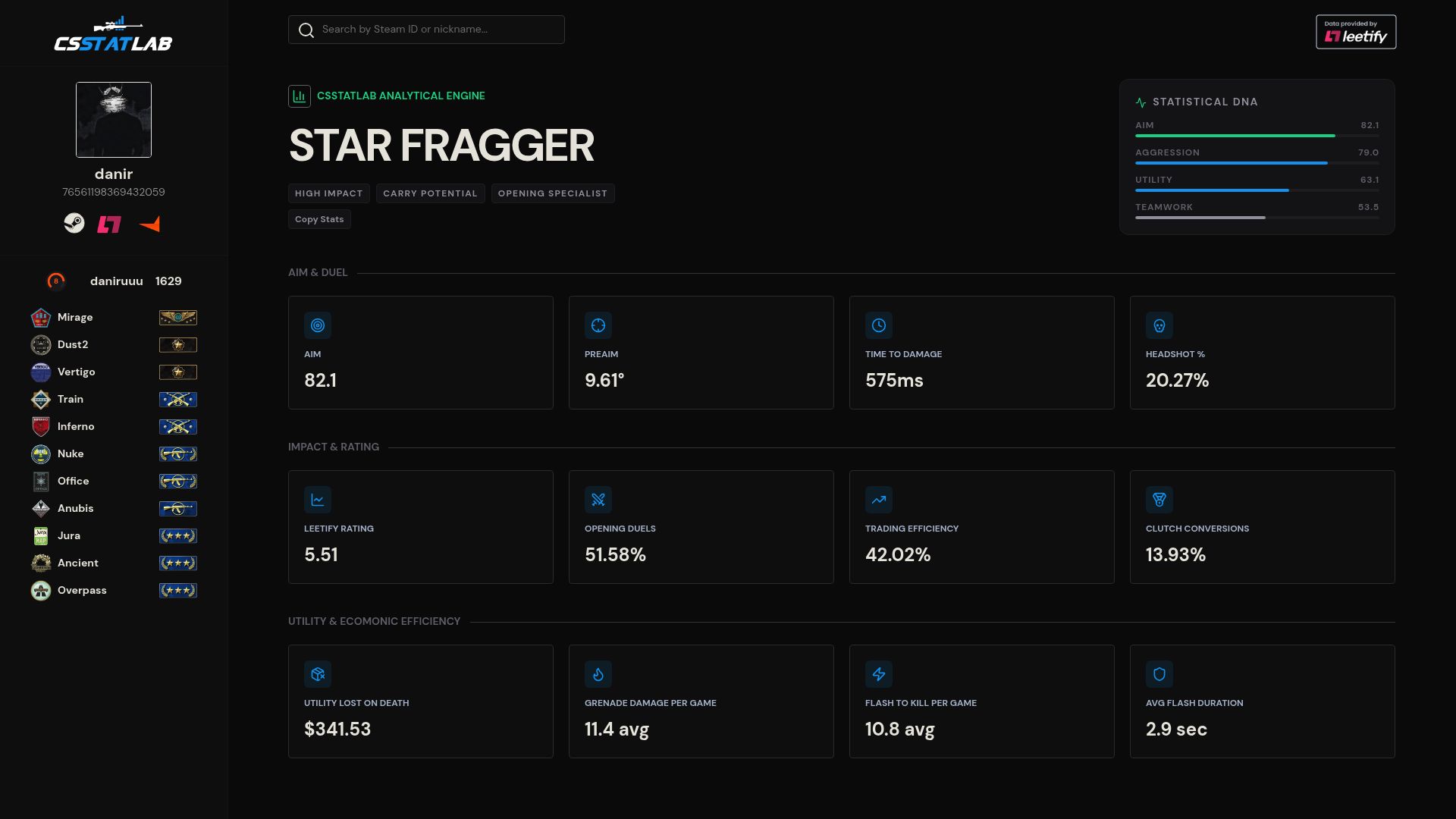Click the HIGH IMPACT tag

point(328,194)
